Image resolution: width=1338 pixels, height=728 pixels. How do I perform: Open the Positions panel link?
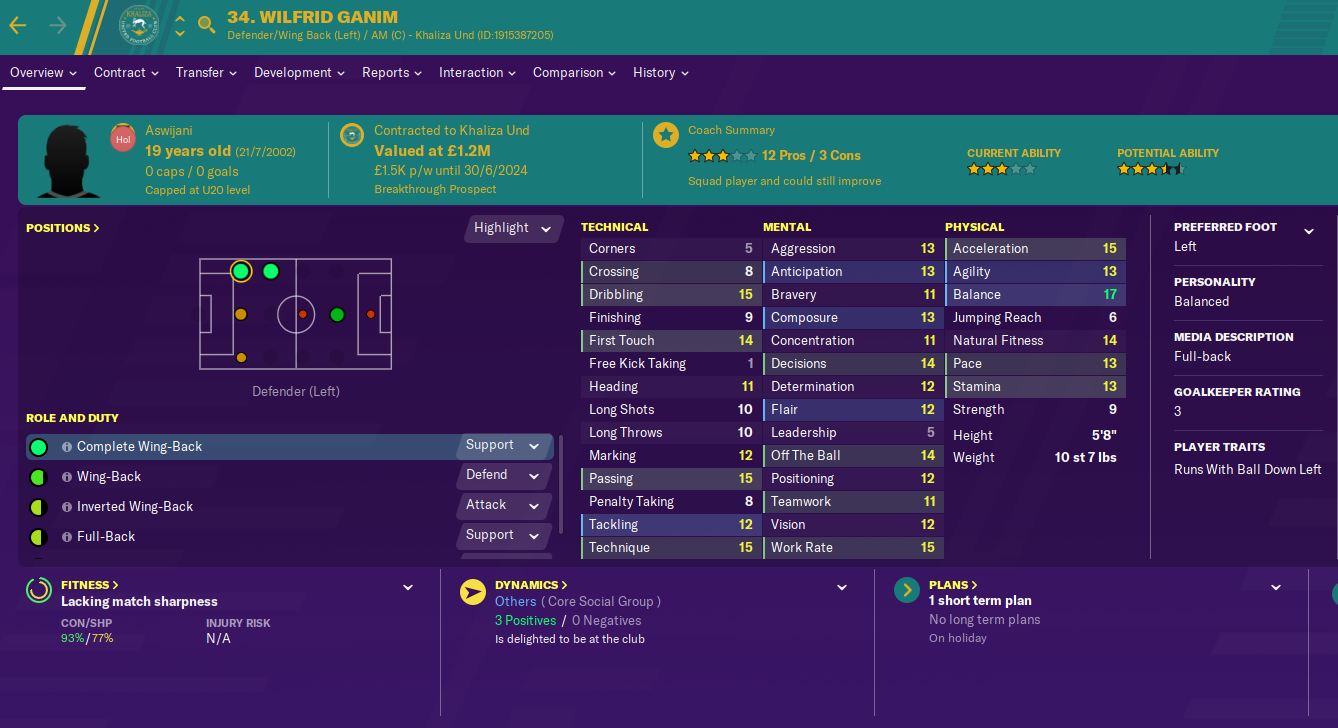click(x=62, y=228)
